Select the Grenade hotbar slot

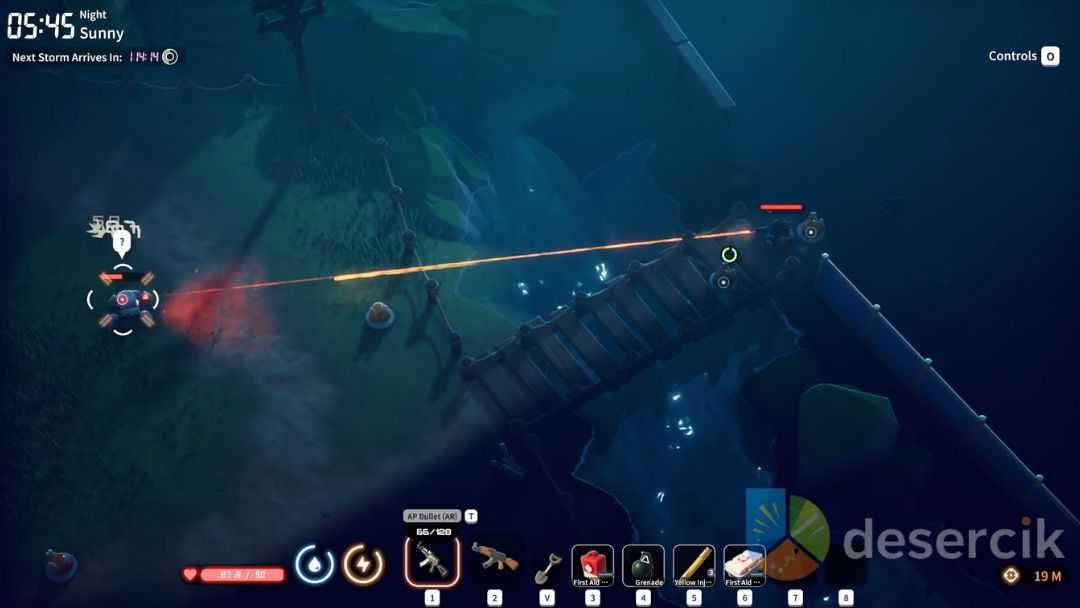point(643,565)
